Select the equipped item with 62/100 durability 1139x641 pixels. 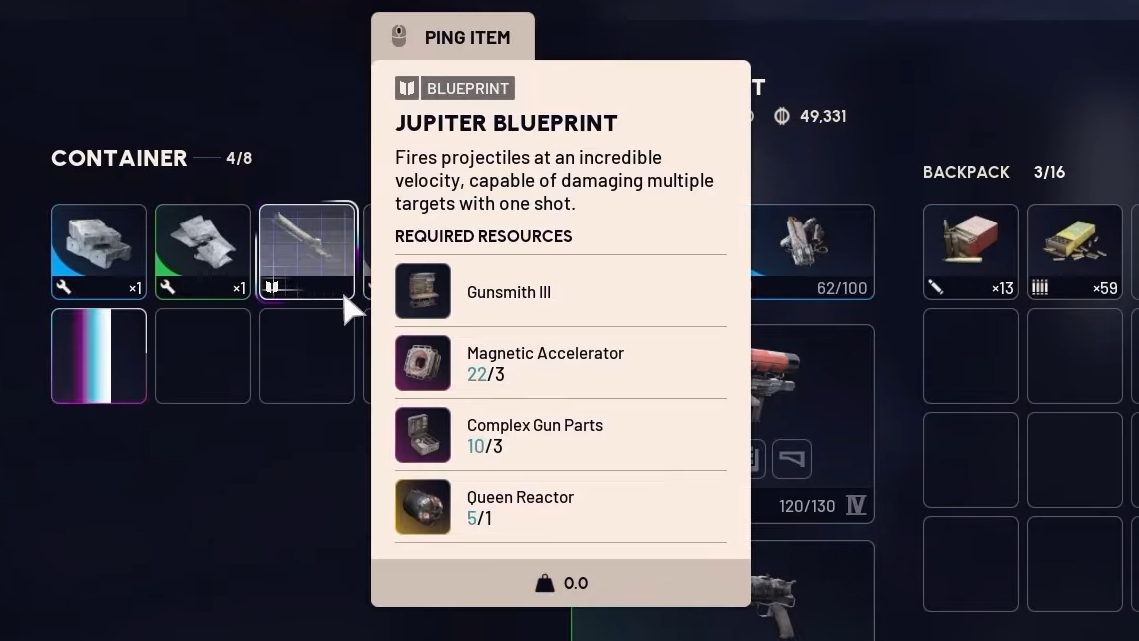pyautogui.click(x=811, y=251)
